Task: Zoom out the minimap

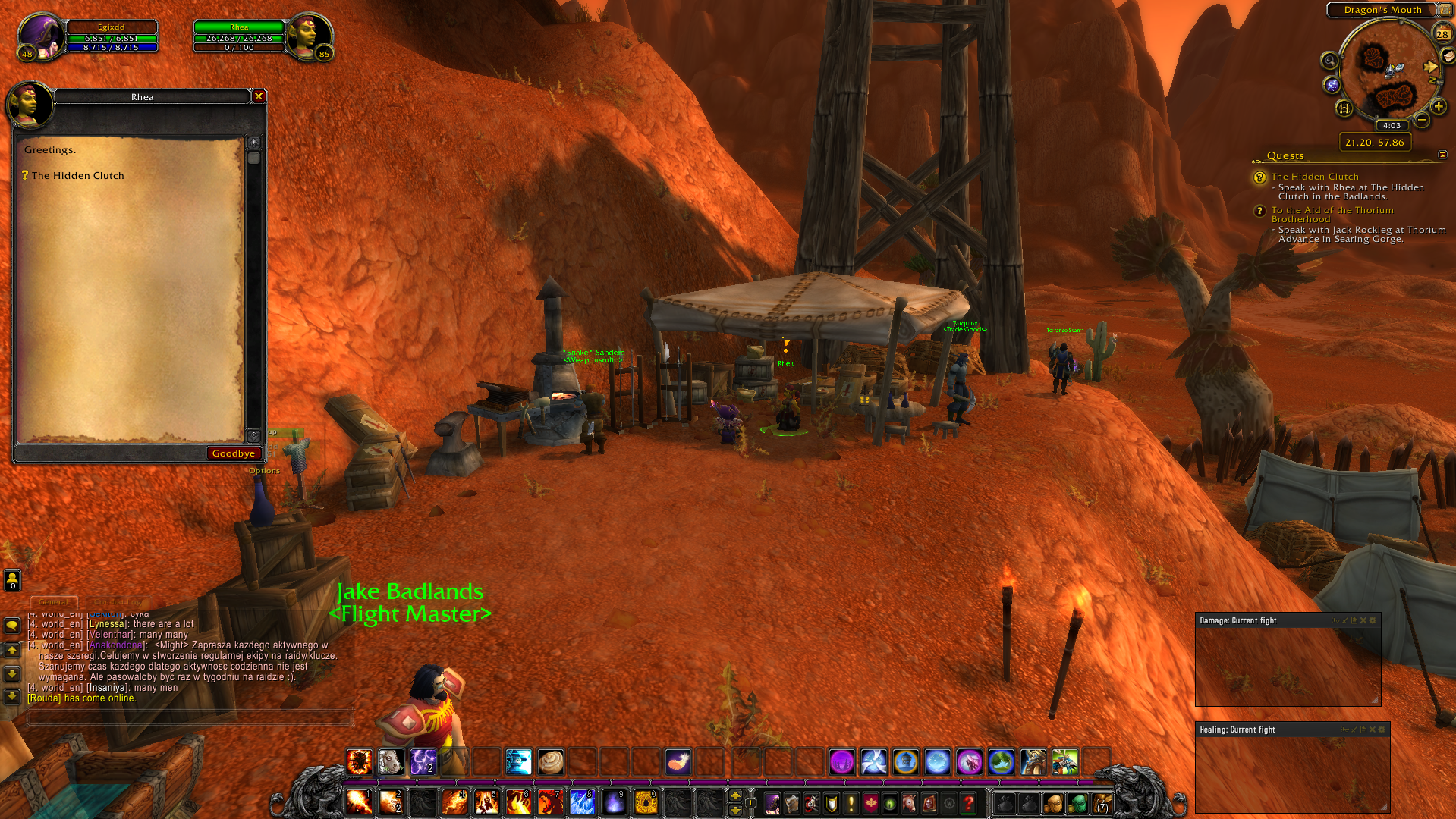Action: coord(1422,120)
